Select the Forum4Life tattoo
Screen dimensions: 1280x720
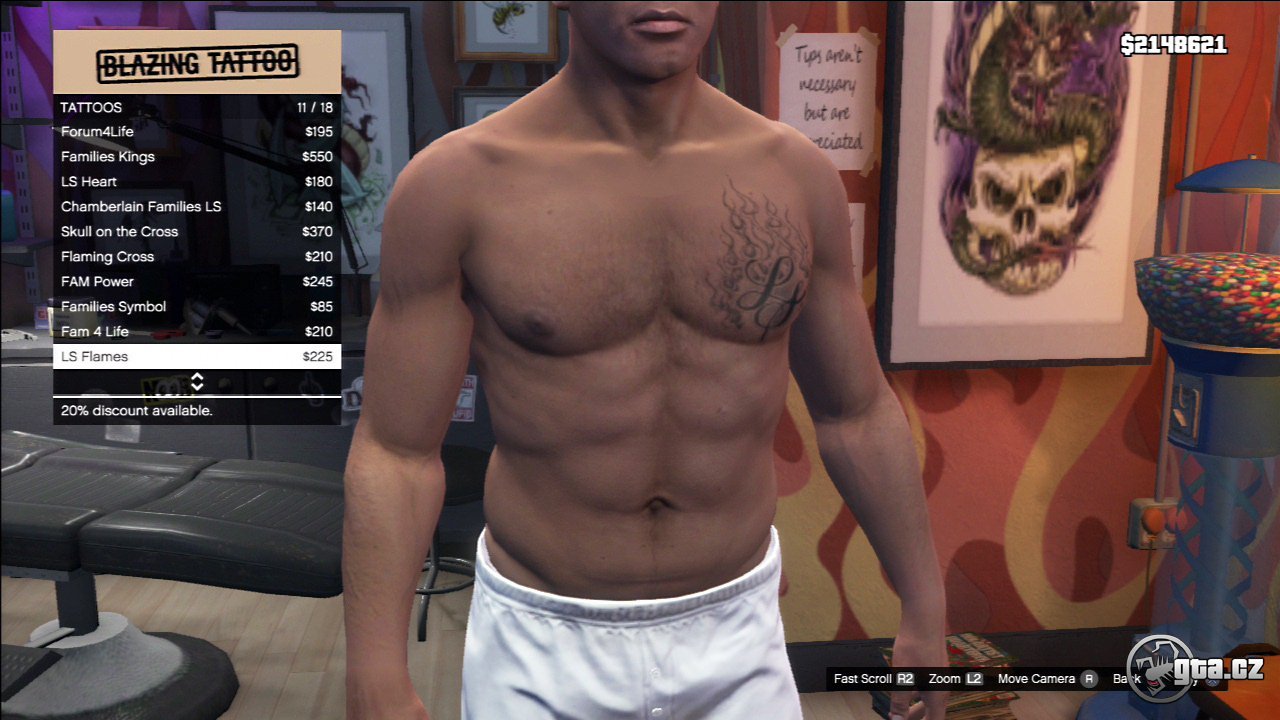(197, 132)
